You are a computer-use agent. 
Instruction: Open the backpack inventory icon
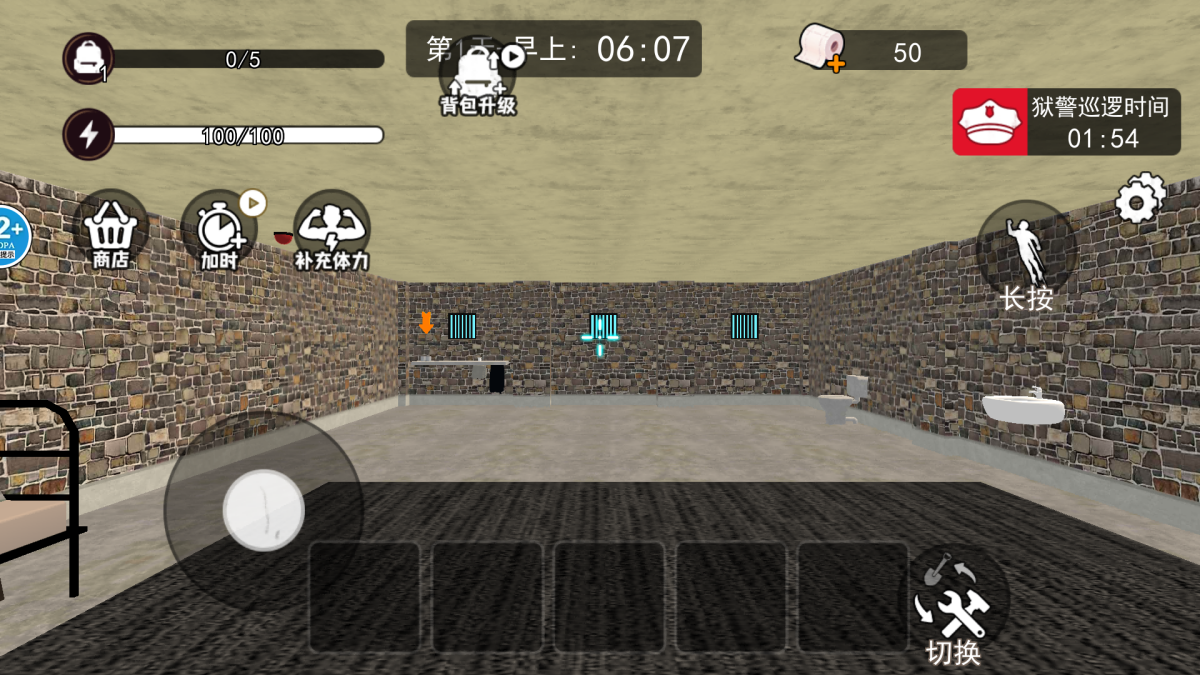(x=89, y=58)
